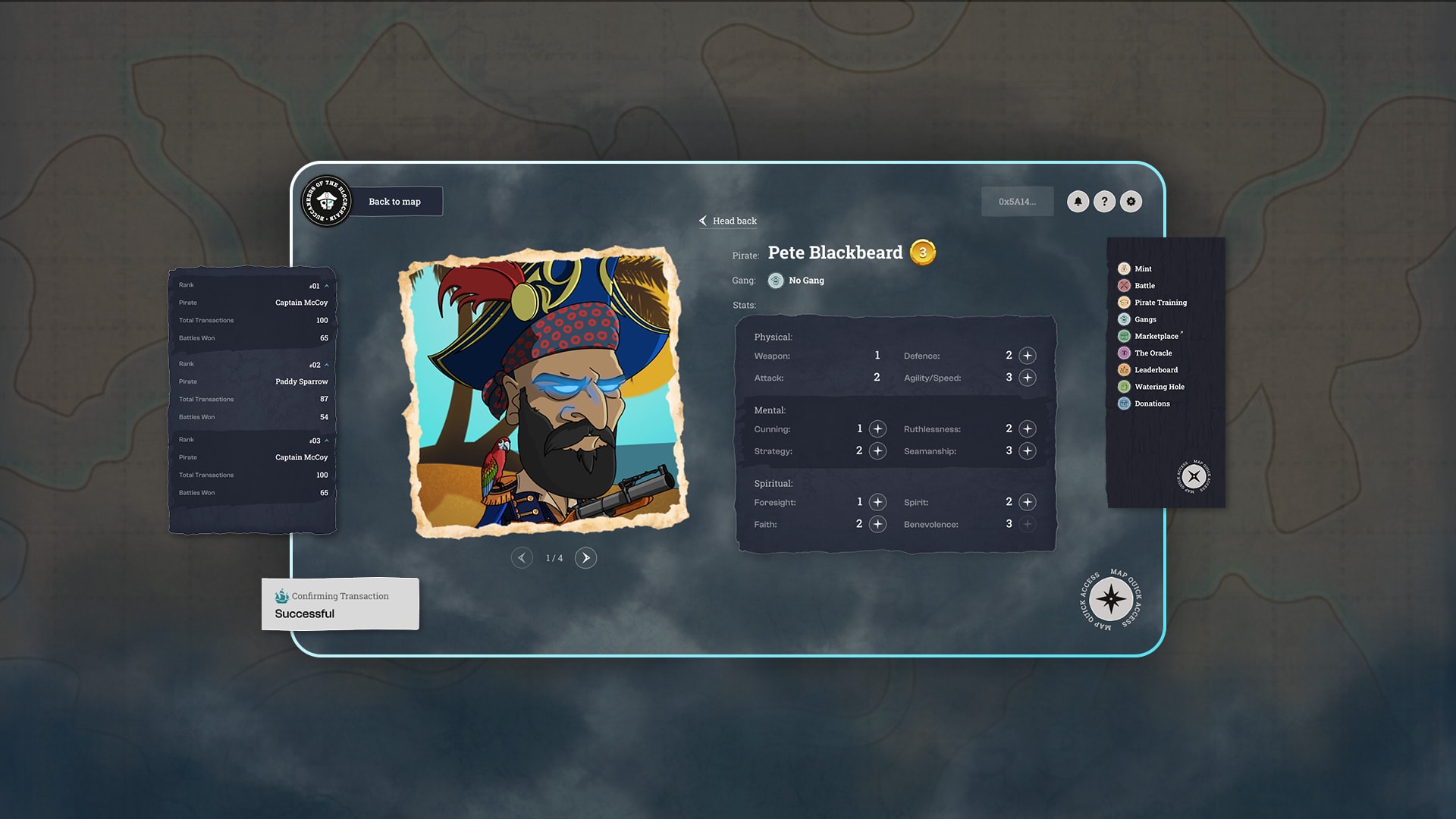Collapse the rank #01 leaderboard entry
1456x819 pixels.
pyautogui.click(x=327, y=286)
